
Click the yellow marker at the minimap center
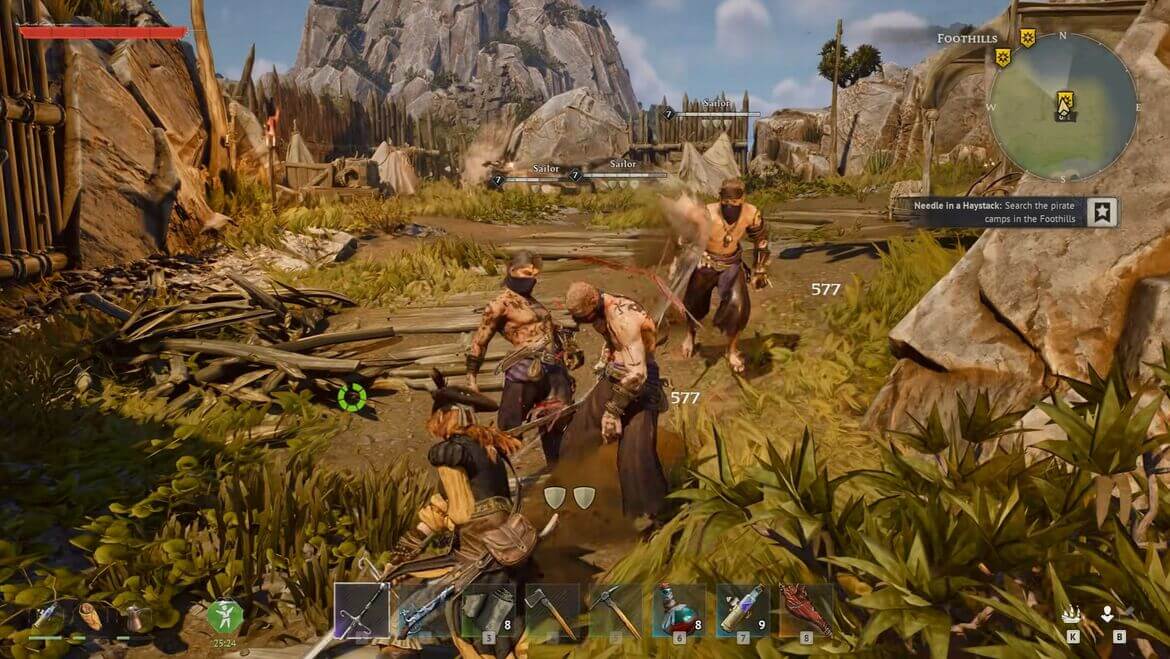point(1065,100)
